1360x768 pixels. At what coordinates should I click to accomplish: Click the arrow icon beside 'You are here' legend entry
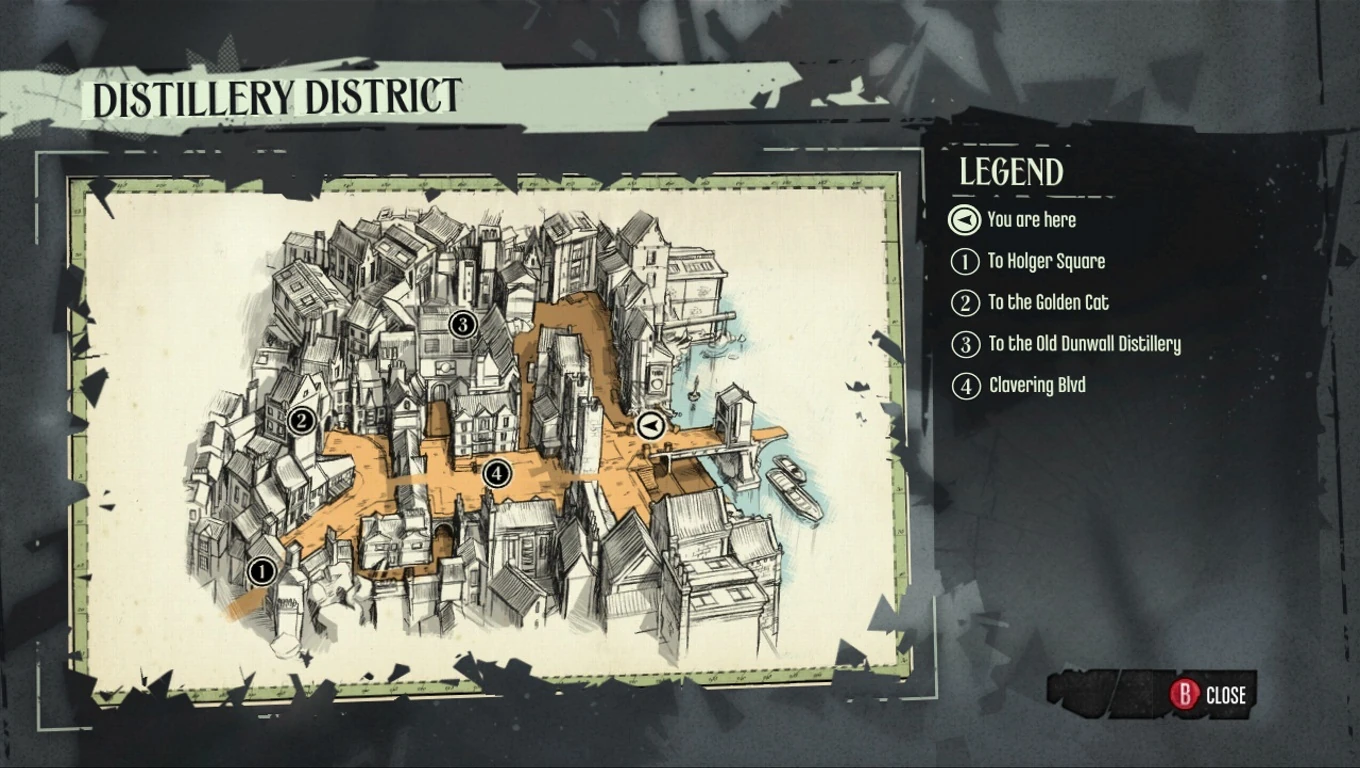(963, 220)
